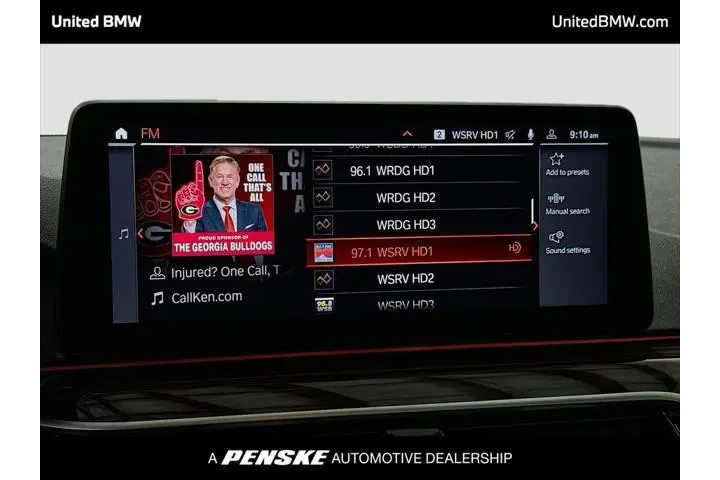720x480 pixels.
Task: Pick the WSRV HD3 station row
Action: pos(418,303)
